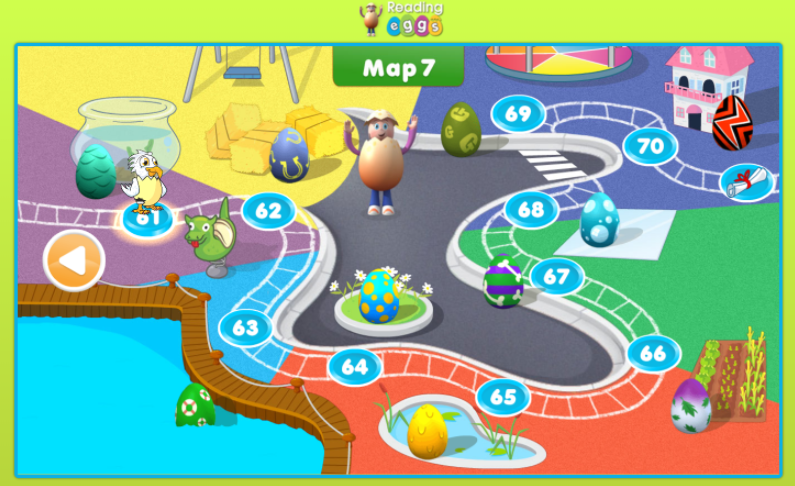Open lesson 63 marker
The width and height of the screenshot is (795, 486).
[x=246, y=327]
